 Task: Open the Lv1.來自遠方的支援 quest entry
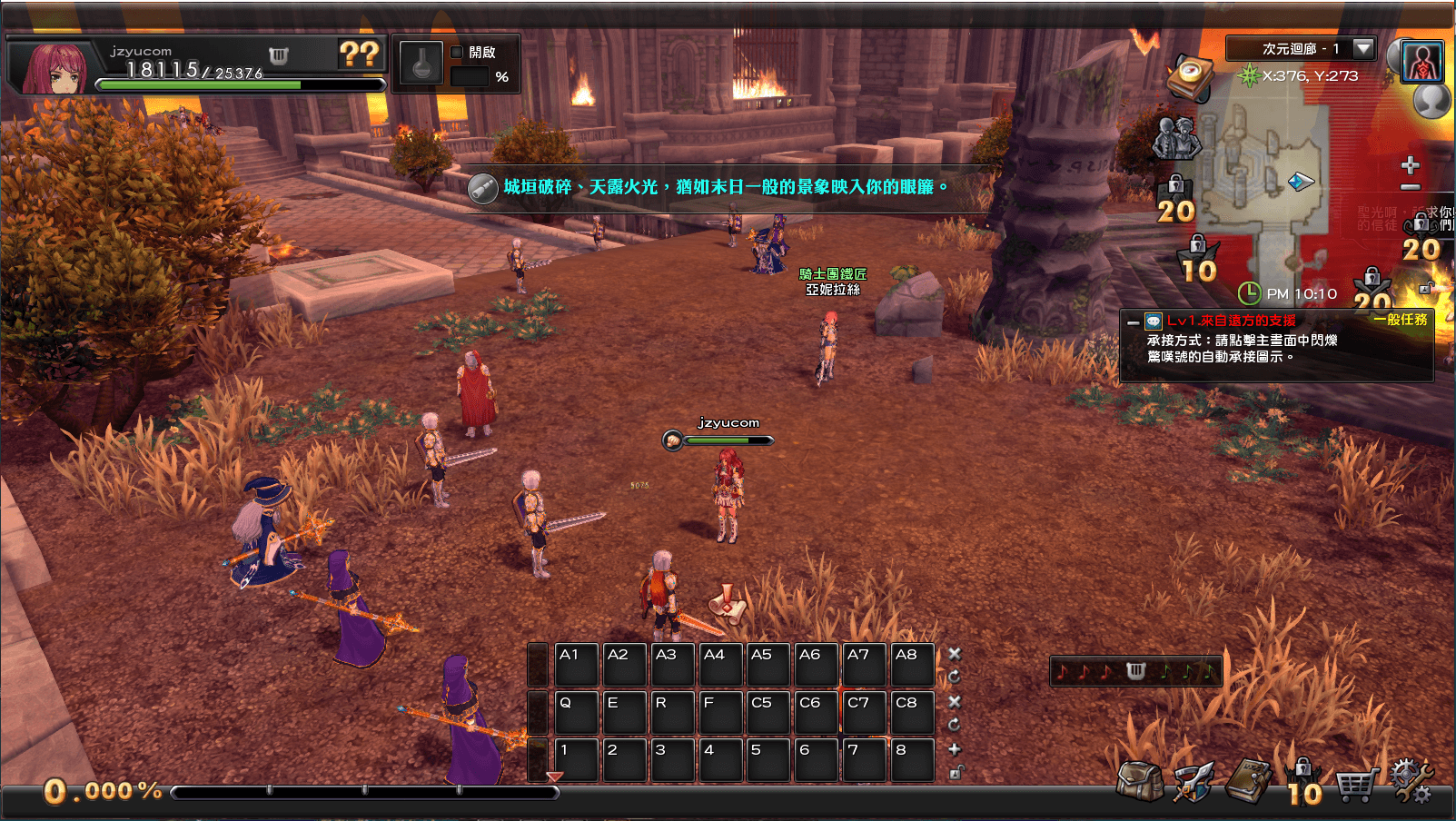[x=1235, y=321]
